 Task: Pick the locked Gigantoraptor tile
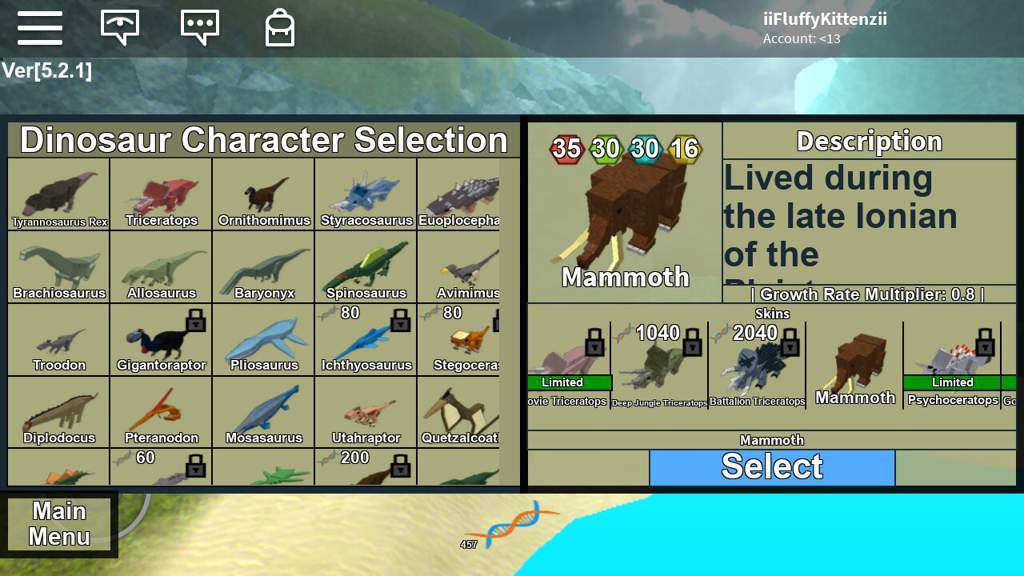[x=161, y=340]
